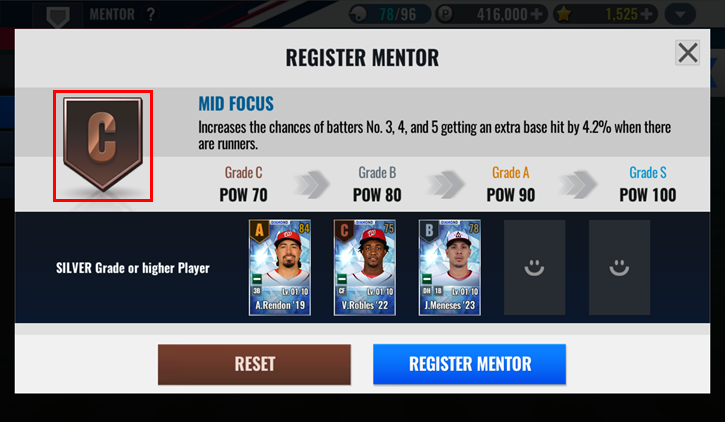Choose the V.Robles '22 player card

pyautogui.click(x=364, y=267)
